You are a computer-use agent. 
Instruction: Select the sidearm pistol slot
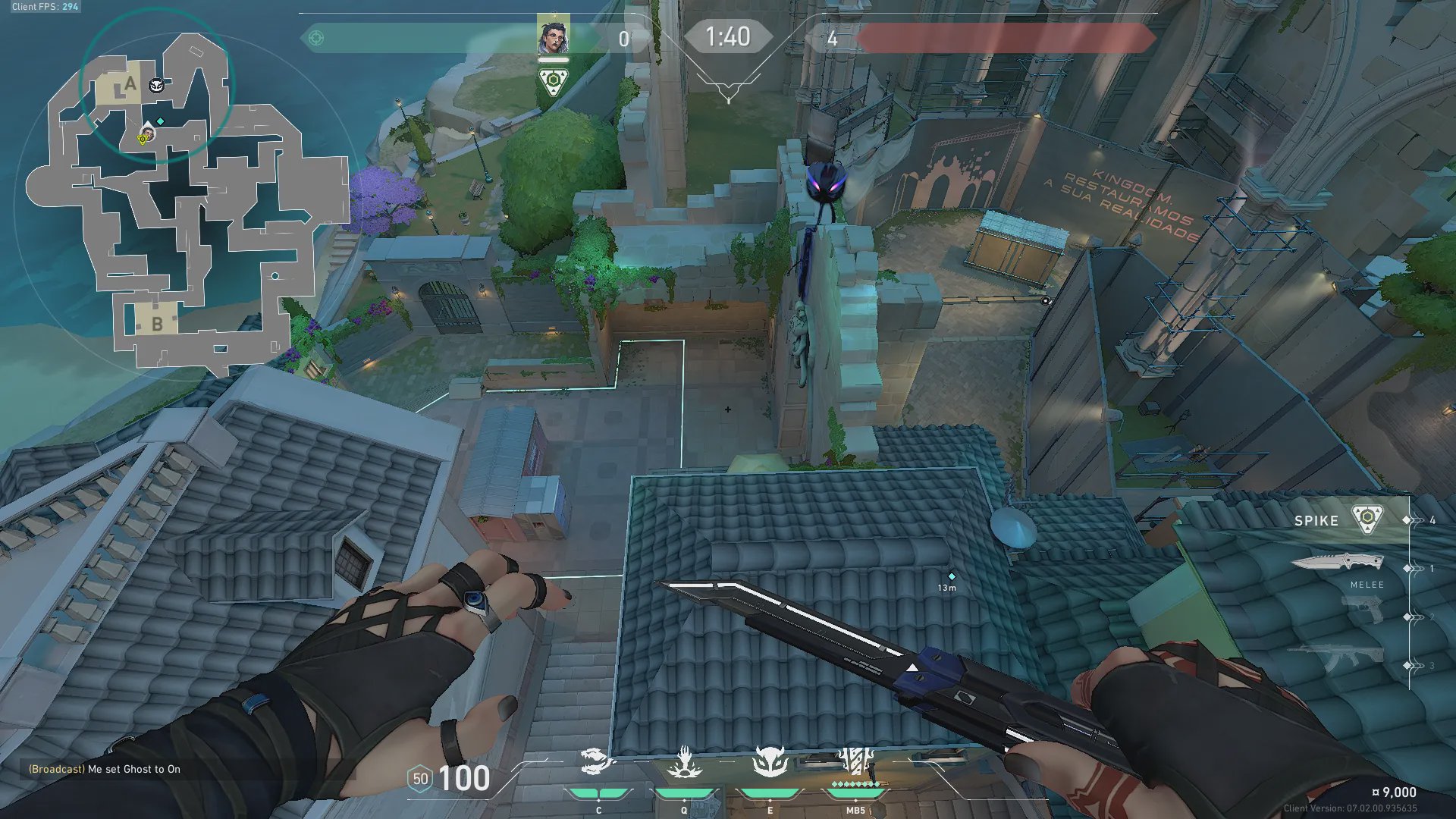[1363, 609]
